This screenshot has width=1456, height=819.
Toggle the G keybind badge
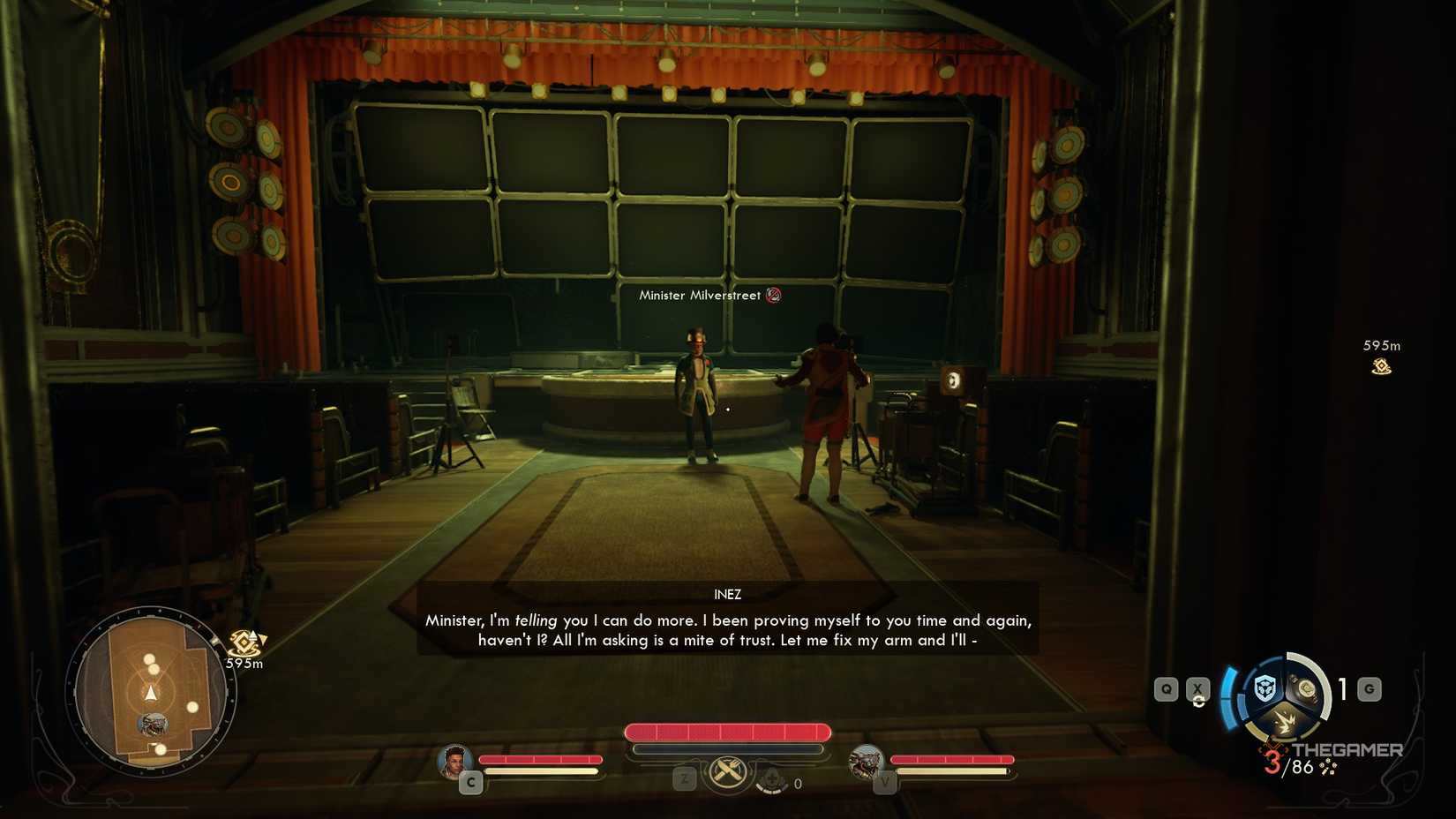1369,688
